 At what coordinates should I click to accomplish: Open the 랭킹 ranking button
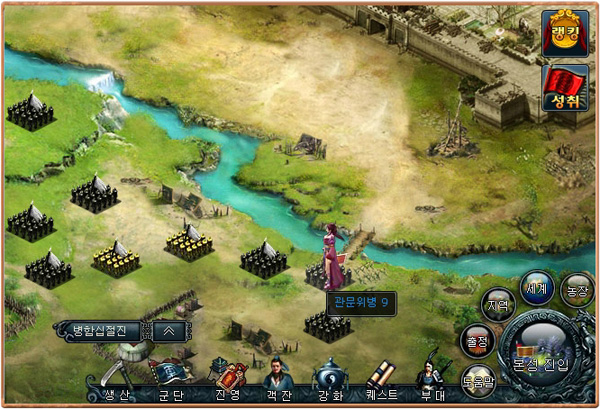coord(565,31)
